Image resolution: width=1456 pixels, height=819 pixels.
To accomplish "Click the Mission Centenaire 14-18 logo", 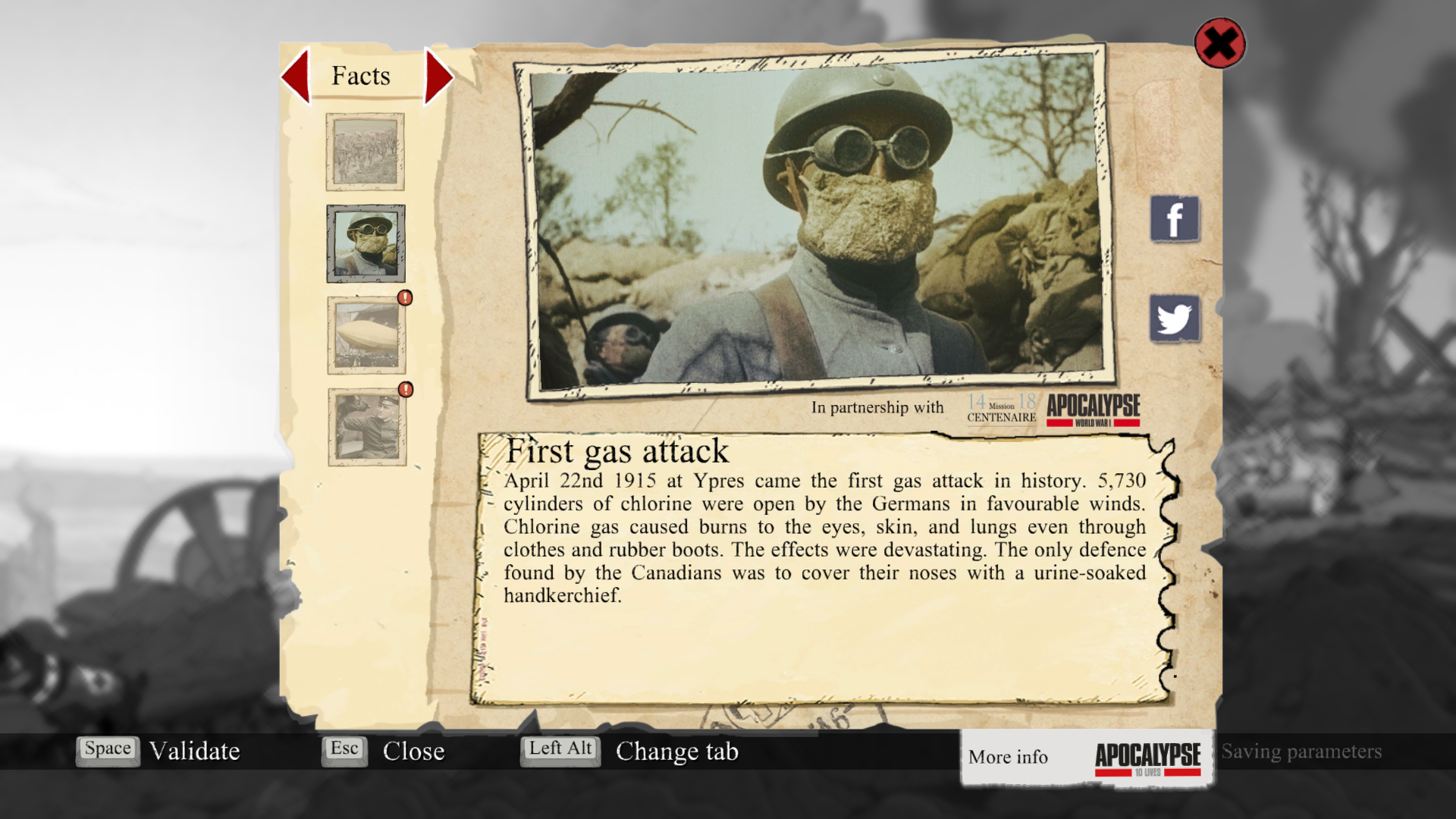I will [1001, 408].
